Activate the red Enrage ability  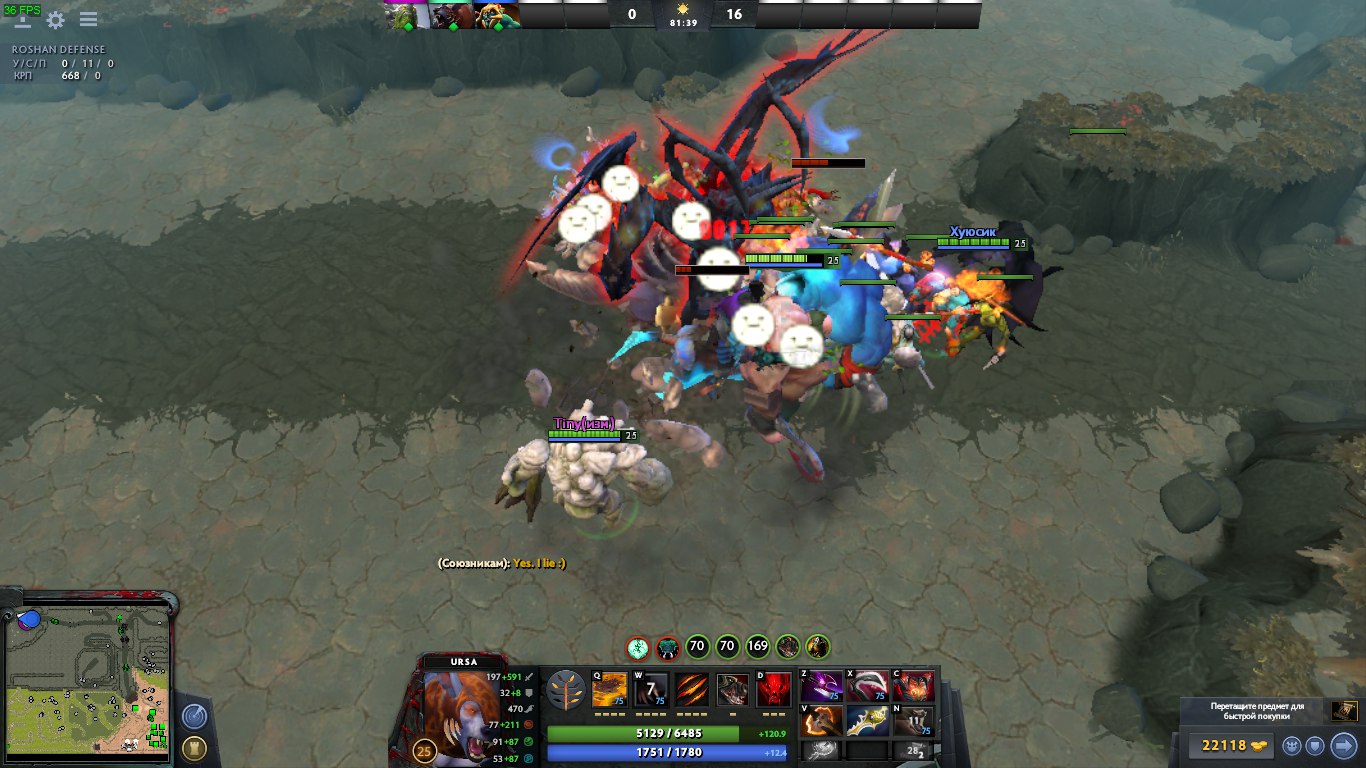tap(774, 689)
